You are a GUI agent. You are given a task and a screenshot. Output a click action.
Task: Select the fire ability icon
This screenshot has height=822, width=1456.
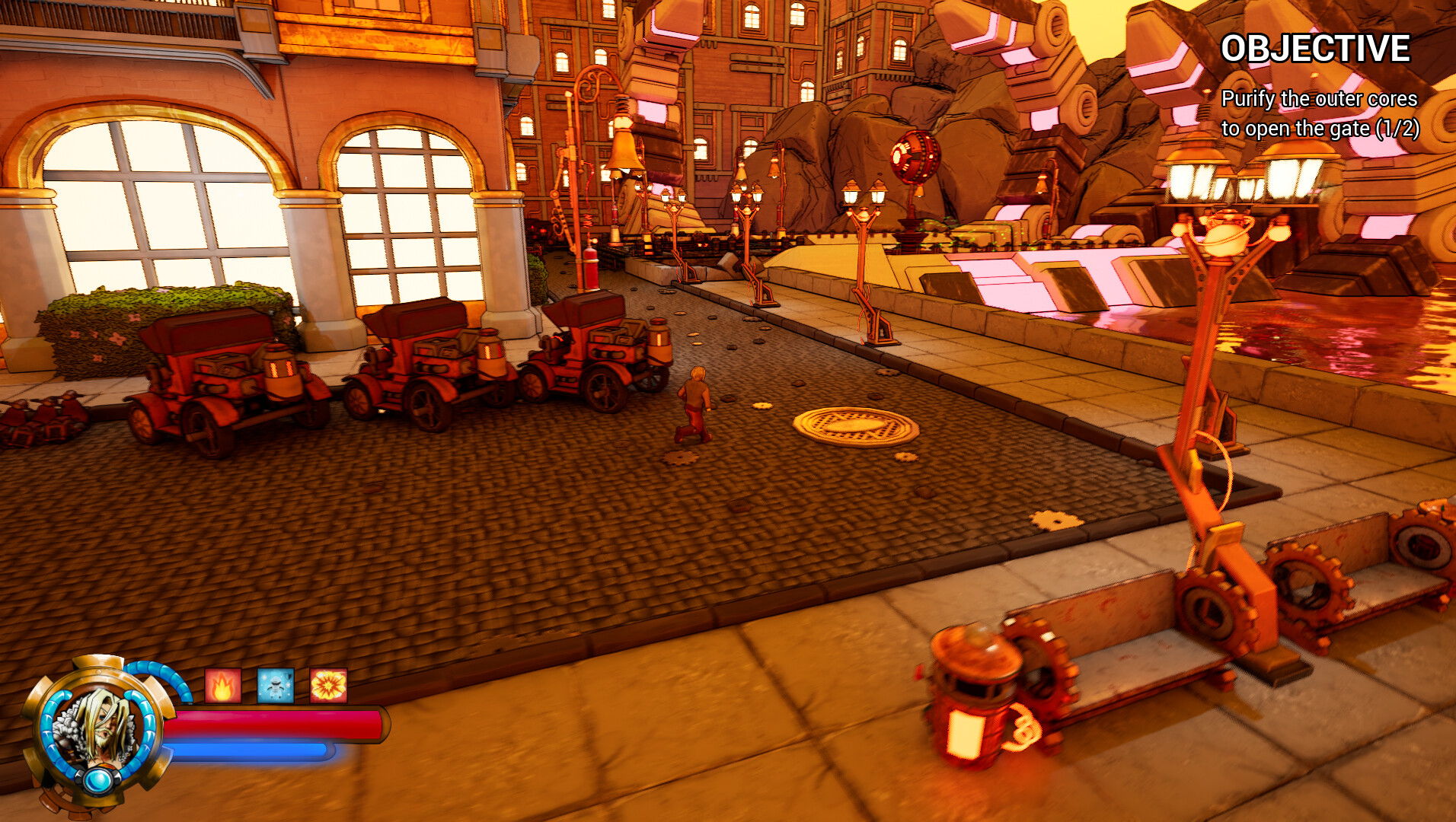point(222,684)
